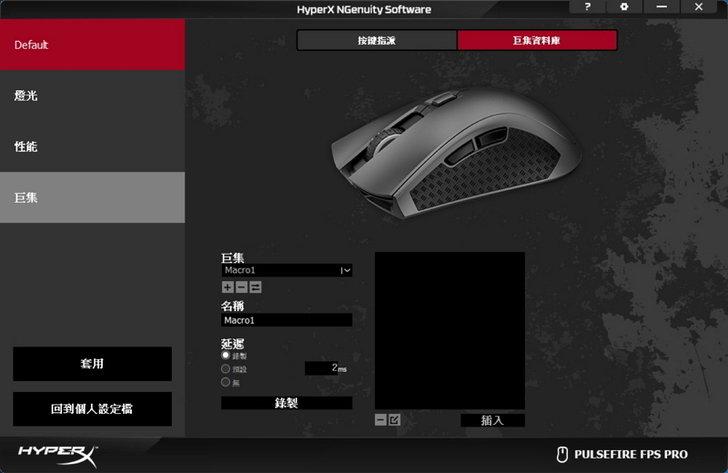728x473 pixels.
Task: Select the Default profile entry
Action: 92,45
